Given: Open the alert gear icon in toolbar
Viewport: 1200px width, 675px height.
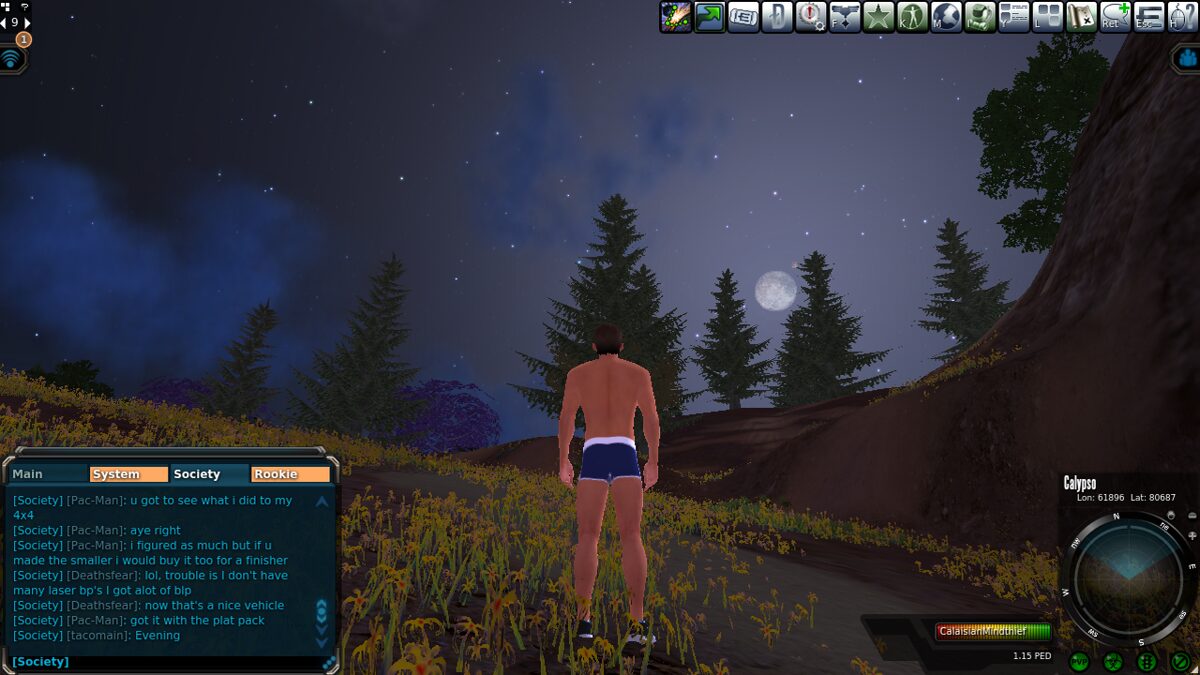Looking at the screenshot, I should point(810,17).
